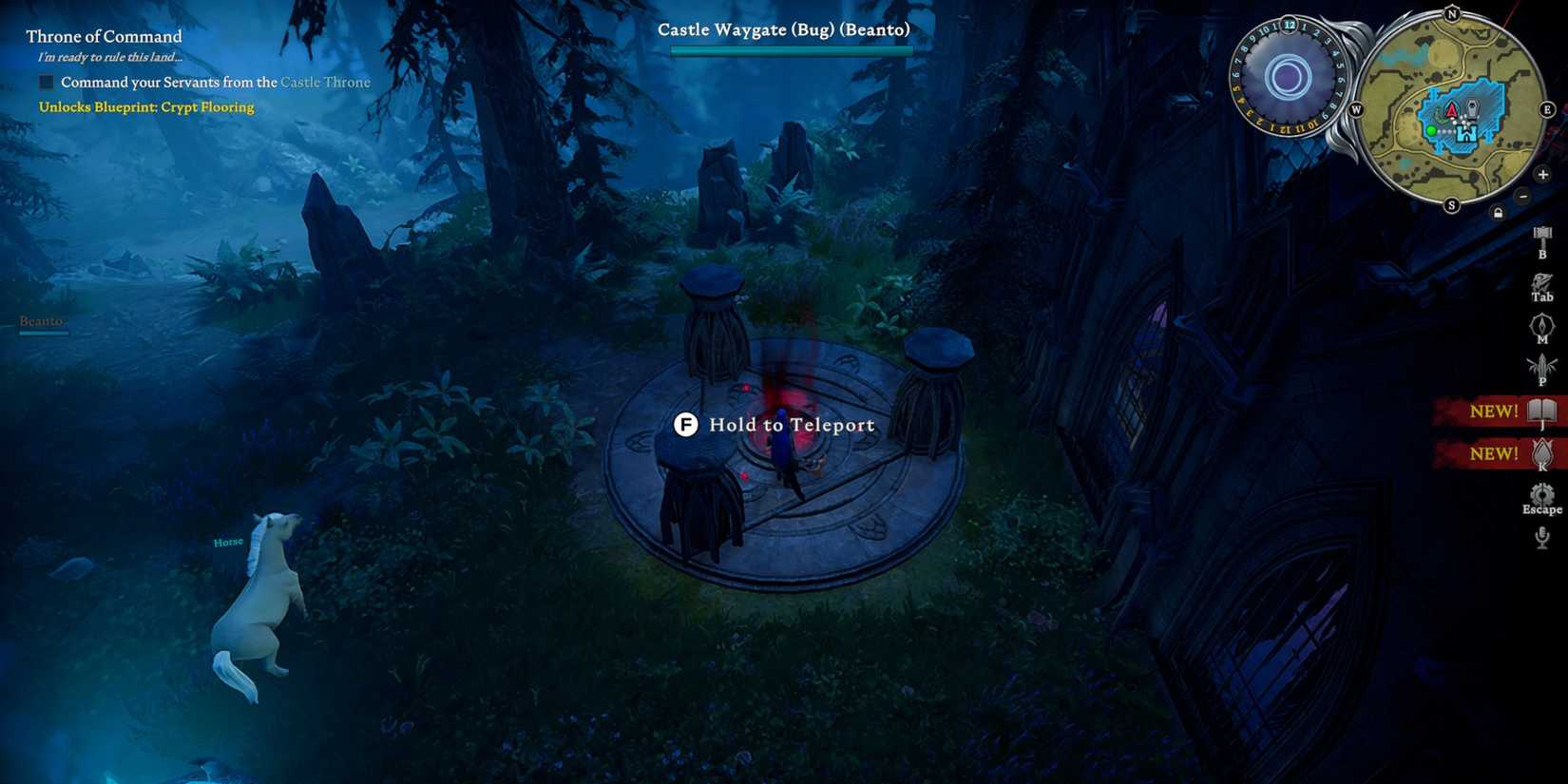
Task: Open the world Map icon labeled M
Action: (x=1540, y=326)
